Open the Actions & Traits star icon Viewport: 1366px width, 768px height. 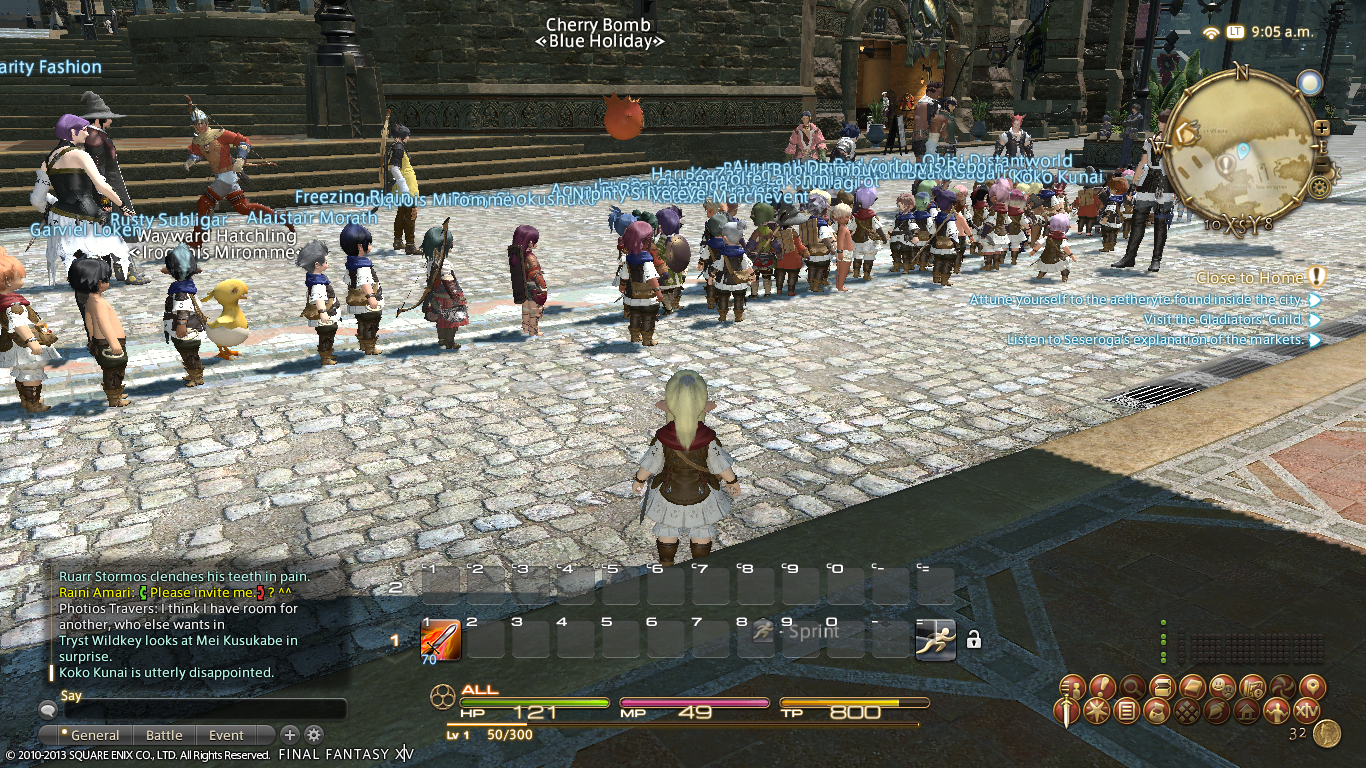click(x=1095, y=712)
